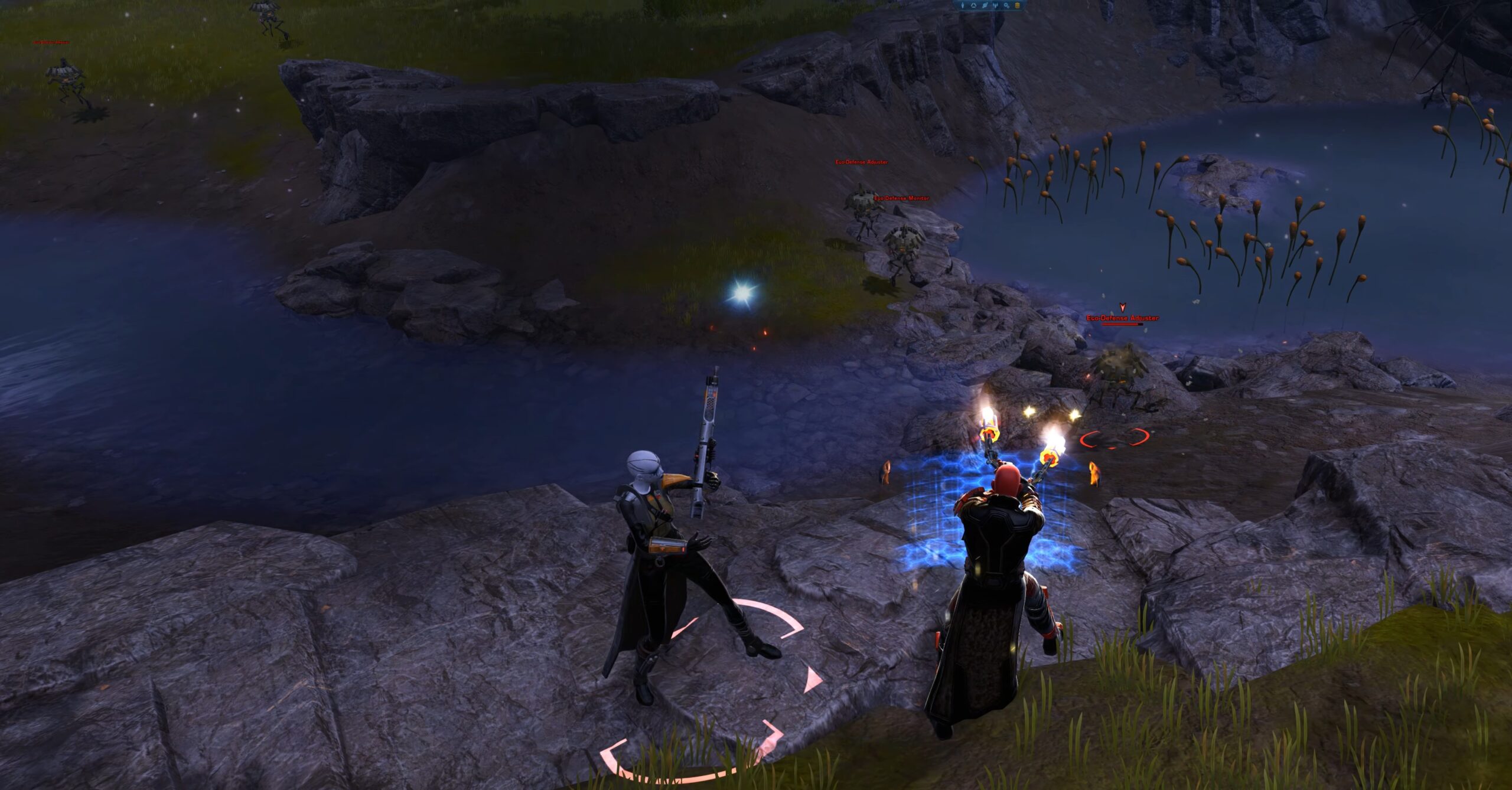The image size is (1512, 790).
Task: Open inventory via the yellow grid icon
Action: [1016, 6]
